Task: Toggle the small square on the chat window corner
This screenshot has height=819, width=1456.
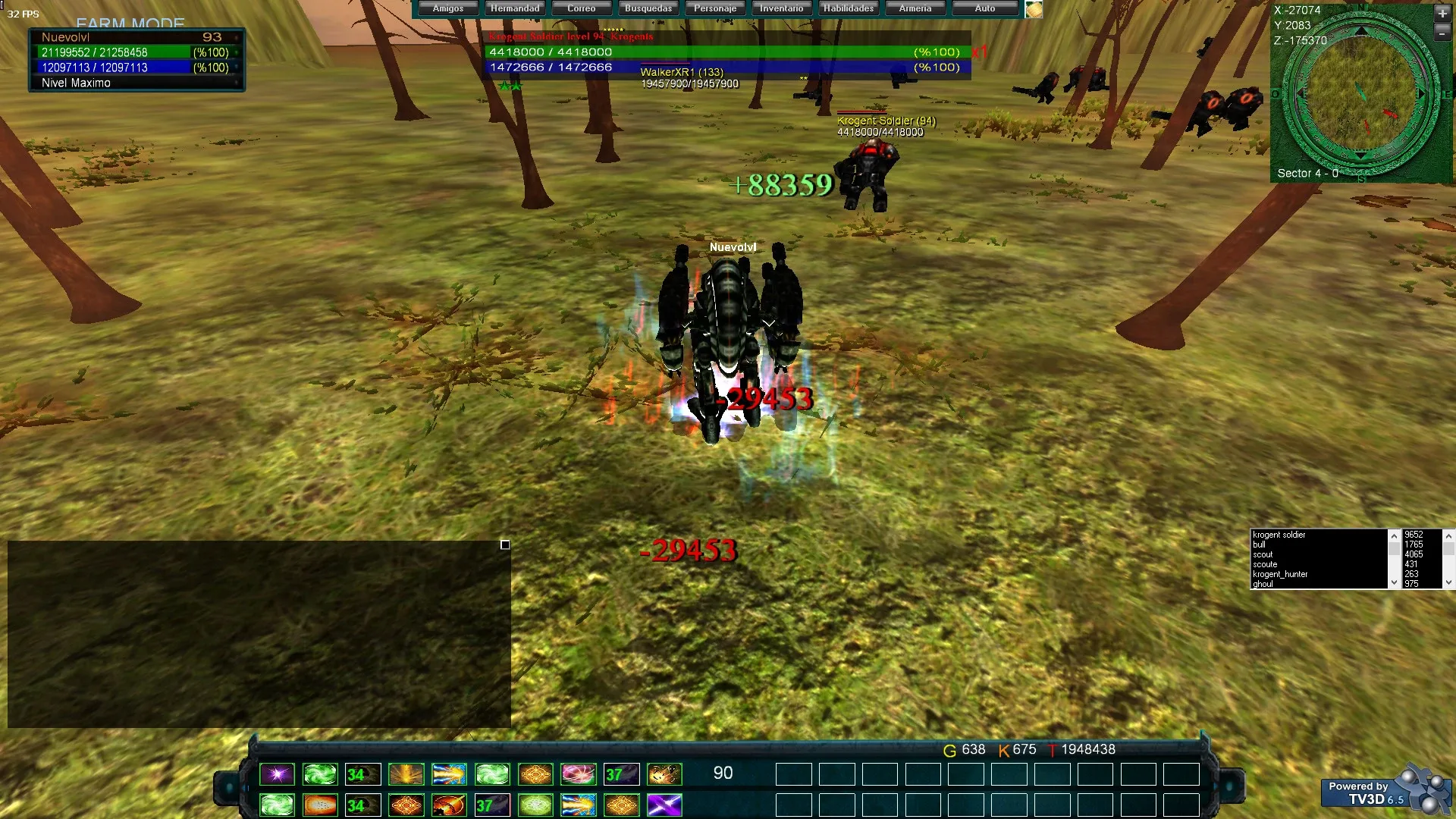Action: [504, 544]
